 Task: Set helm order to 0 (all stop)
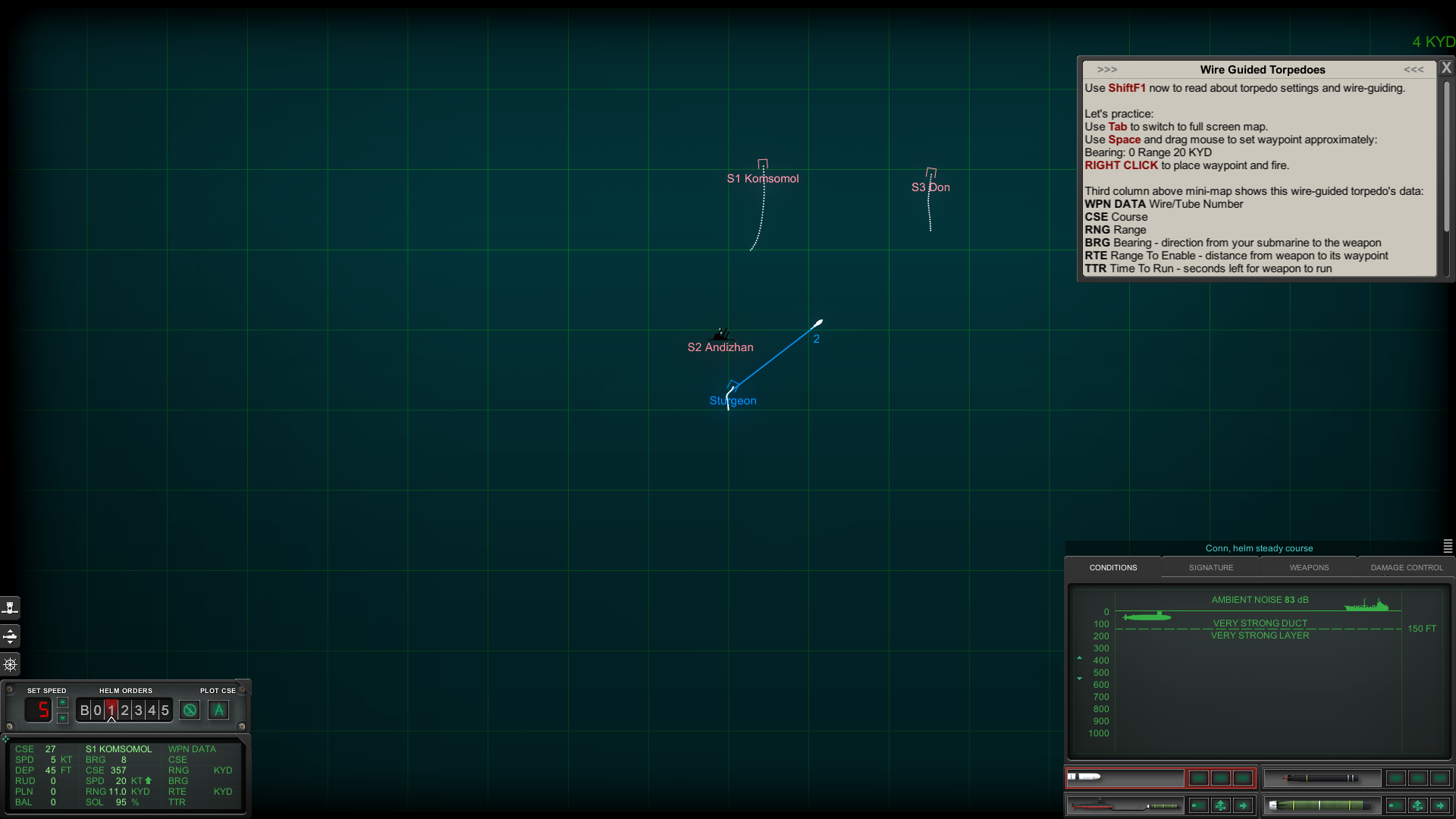pos(97,711)
